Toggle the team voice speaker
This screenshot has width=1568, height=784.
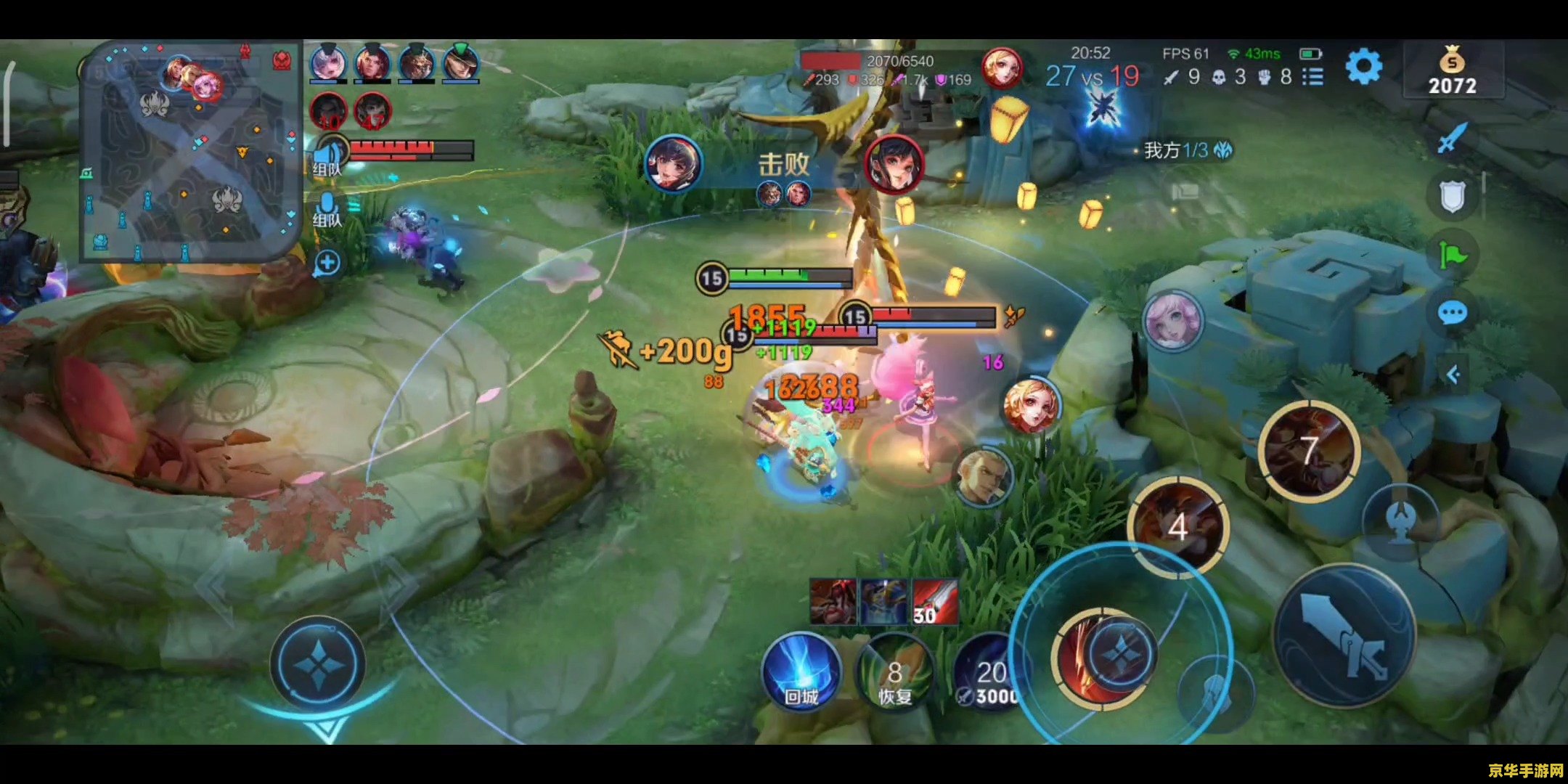tap(328, 157)
